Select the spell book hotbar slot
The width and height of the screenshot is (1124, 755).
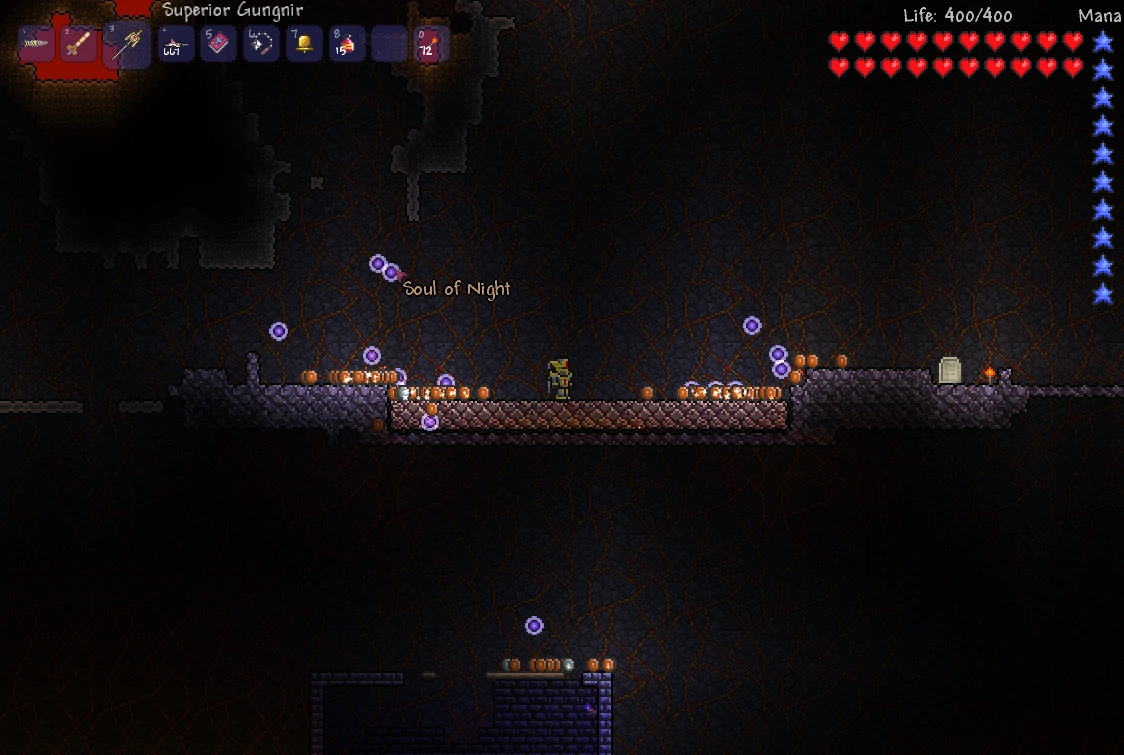tap(218, 44)
